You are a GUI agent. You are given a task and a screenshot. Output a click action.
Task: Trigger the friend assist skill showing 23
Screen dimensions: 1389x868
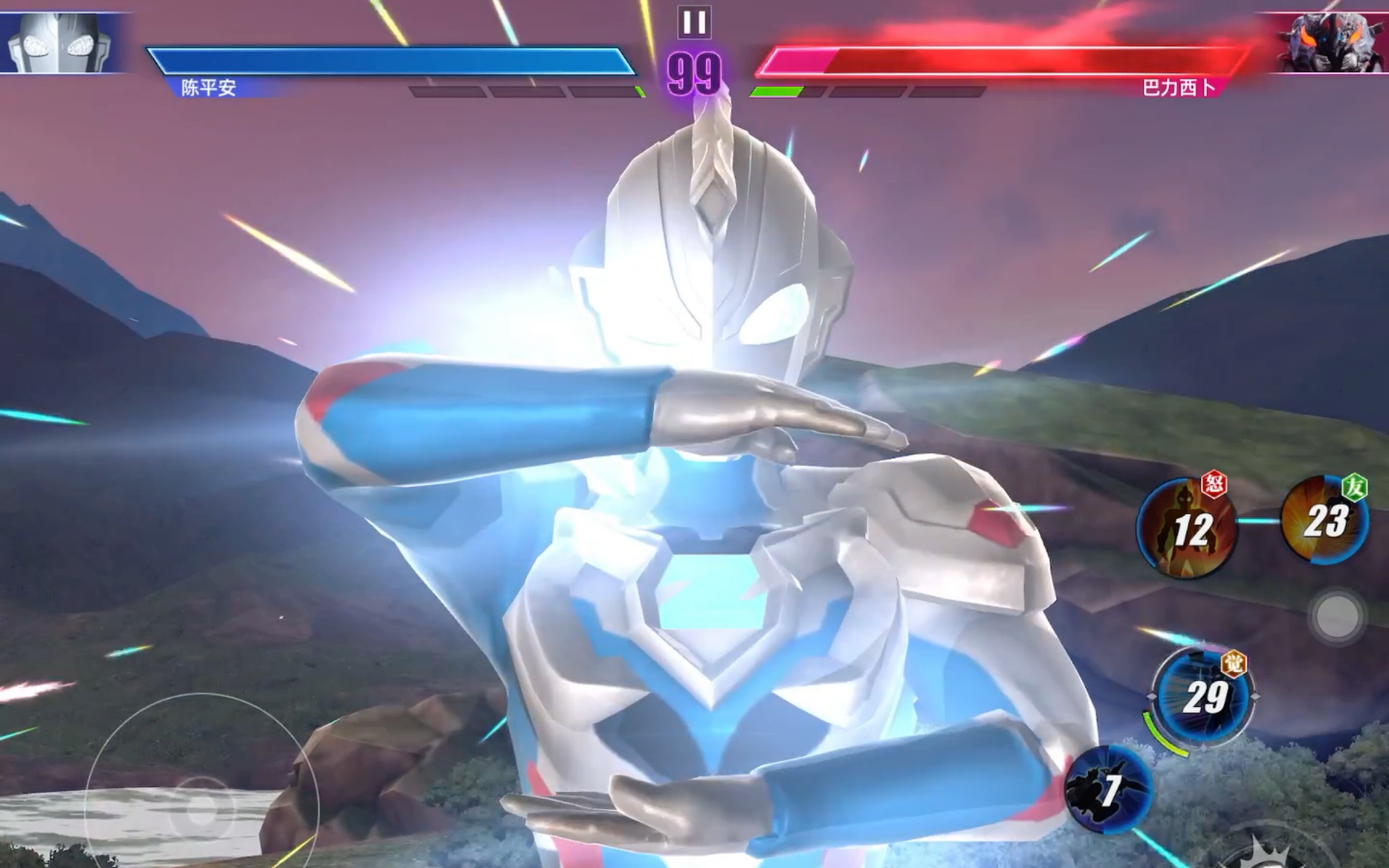[1325, 521]
